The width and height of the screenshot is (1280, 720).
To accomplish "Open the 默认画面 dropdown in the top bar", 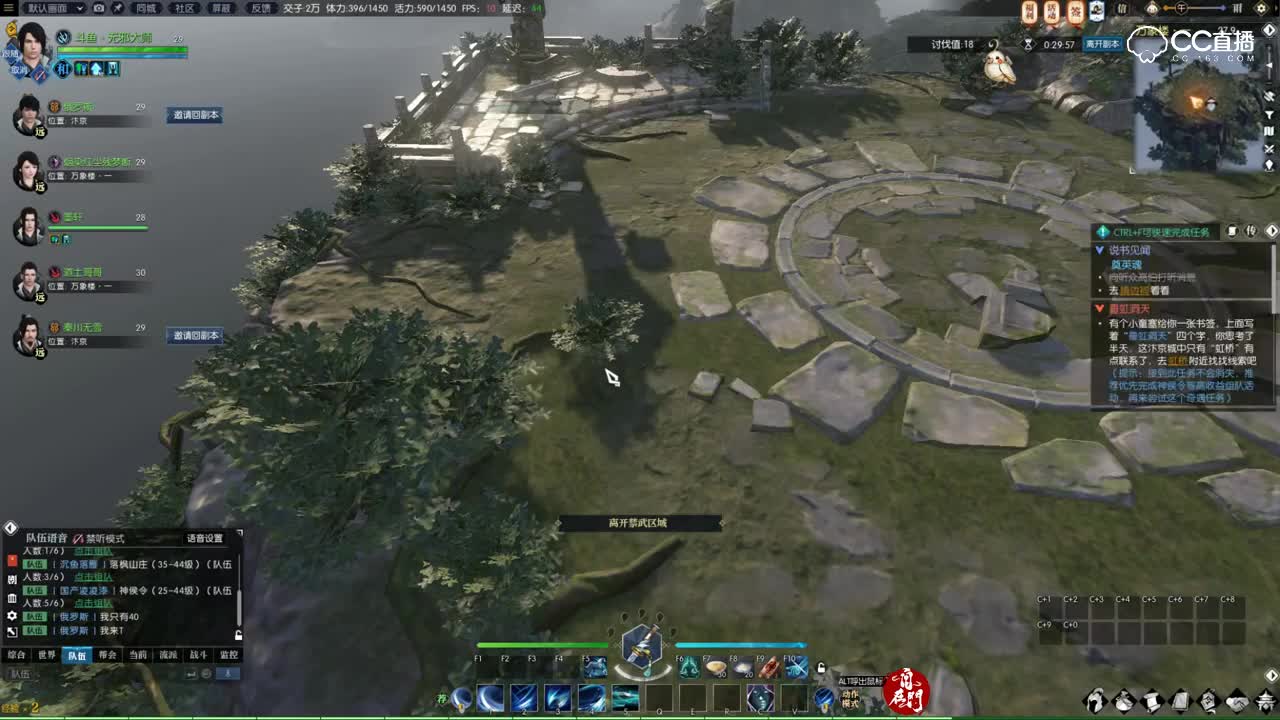I will pyautogui.click(x=52, y=9).
